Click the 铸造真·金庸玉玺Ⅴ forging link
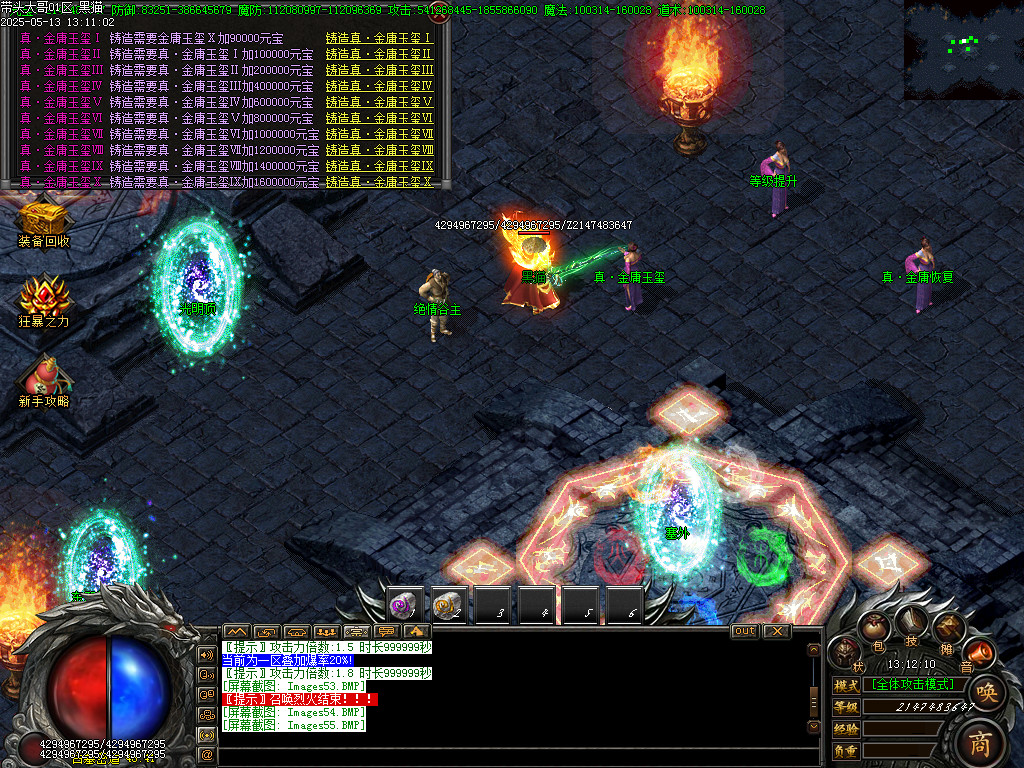 (379, 102)
